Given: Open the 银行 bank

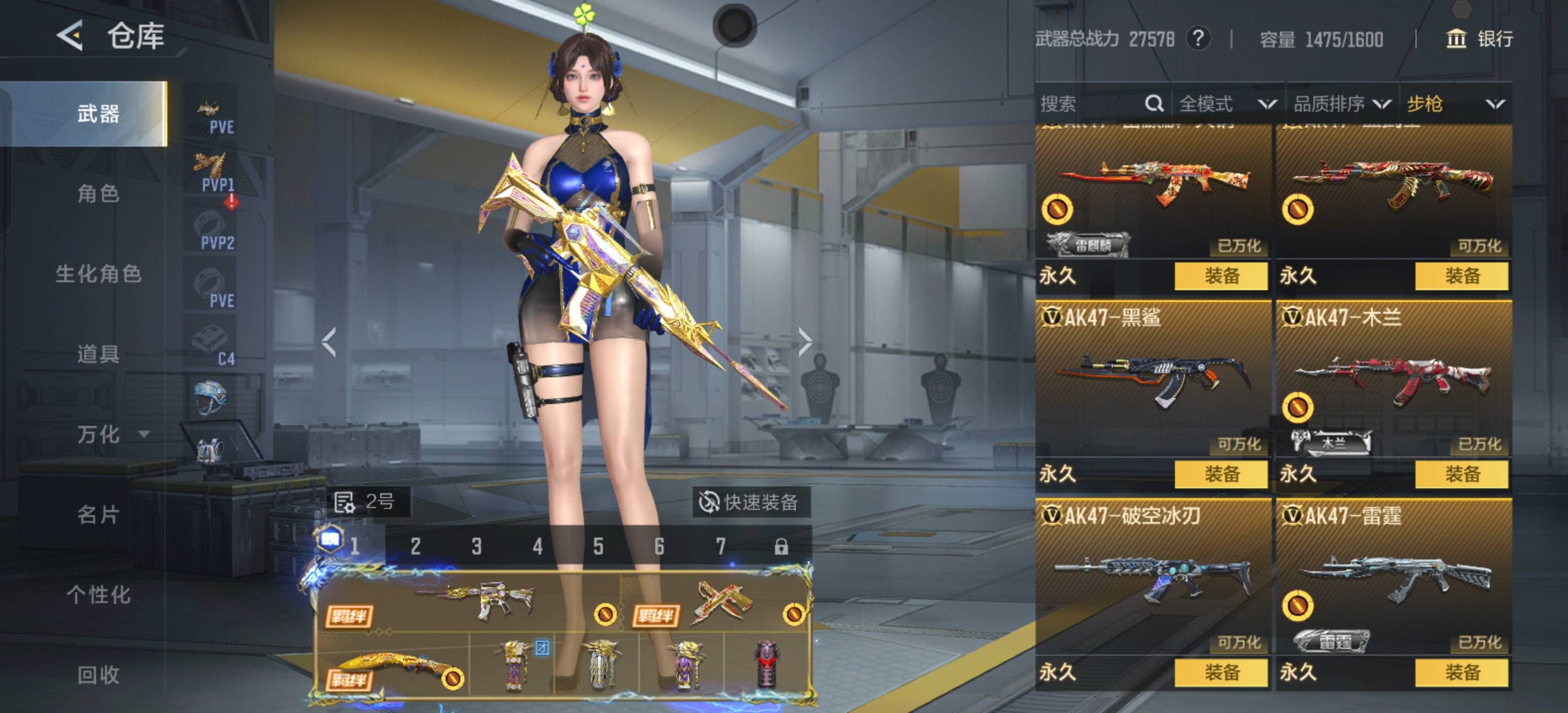Looking at the screenshot, I should [1479, 40].
